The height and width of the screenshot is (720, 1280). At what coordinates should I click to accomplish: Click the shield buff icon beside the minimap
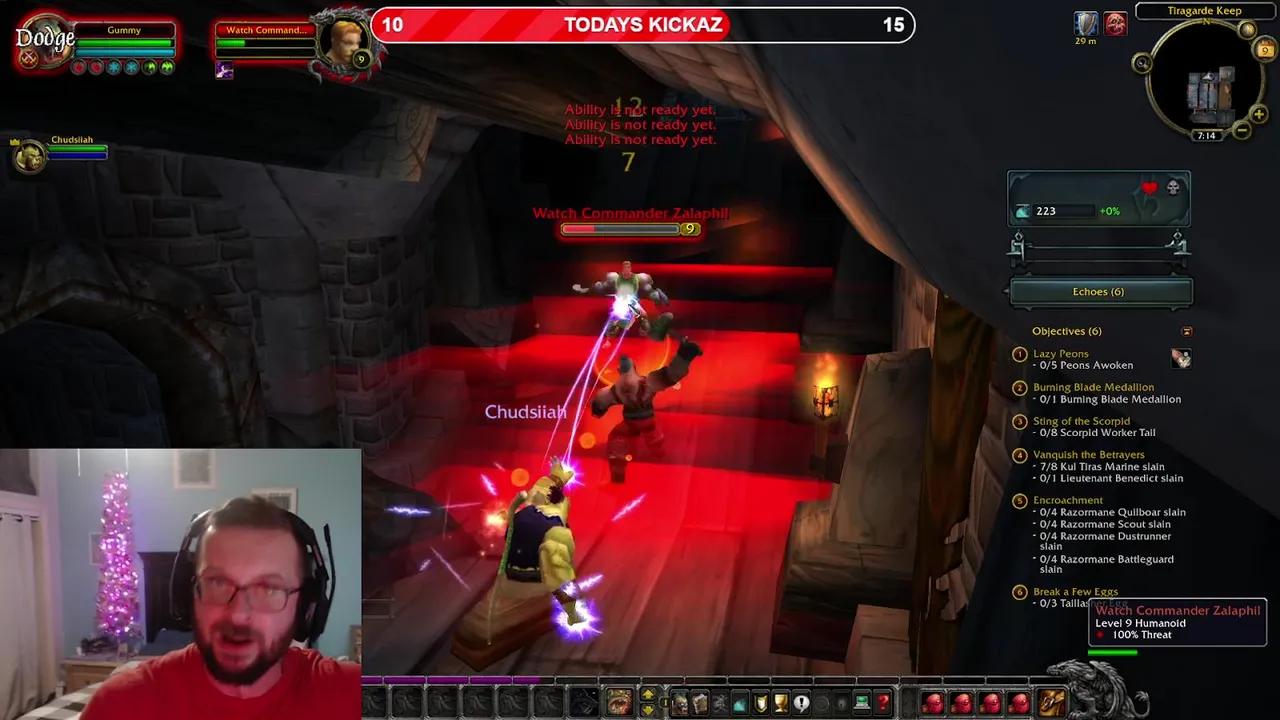tap(1086, 24)
